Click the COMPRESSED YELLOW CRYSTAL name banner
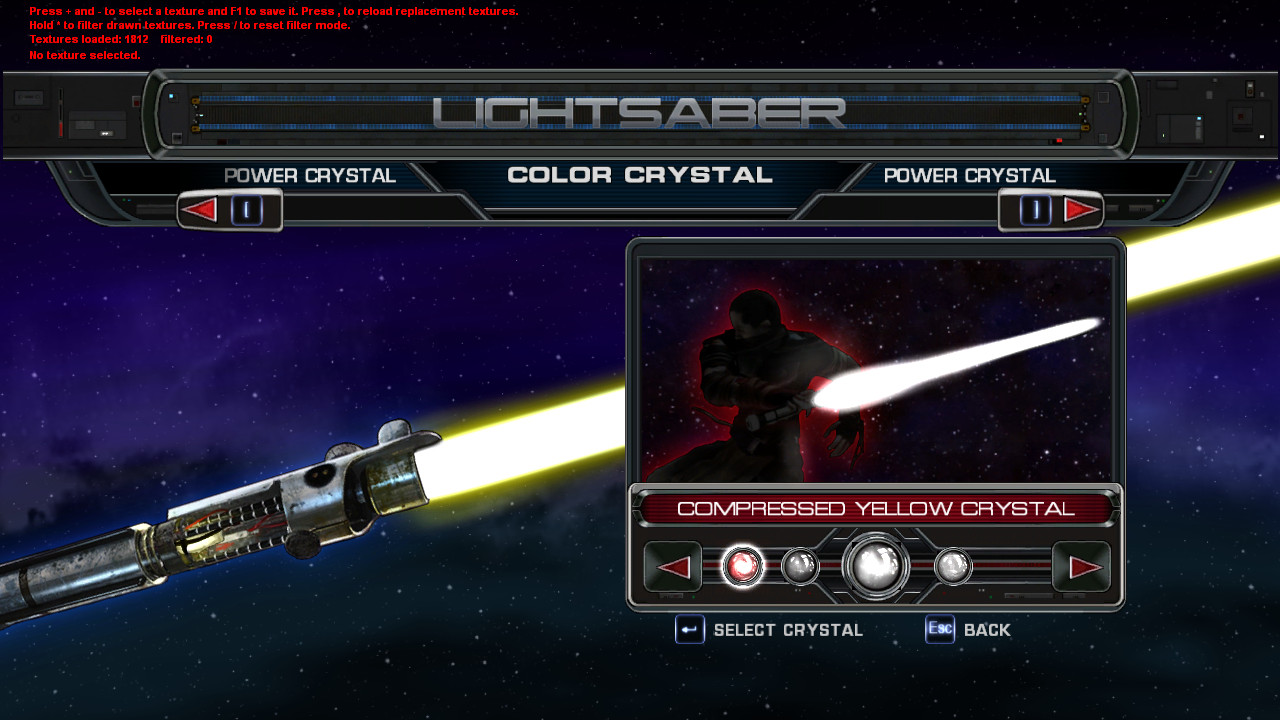 875,507
